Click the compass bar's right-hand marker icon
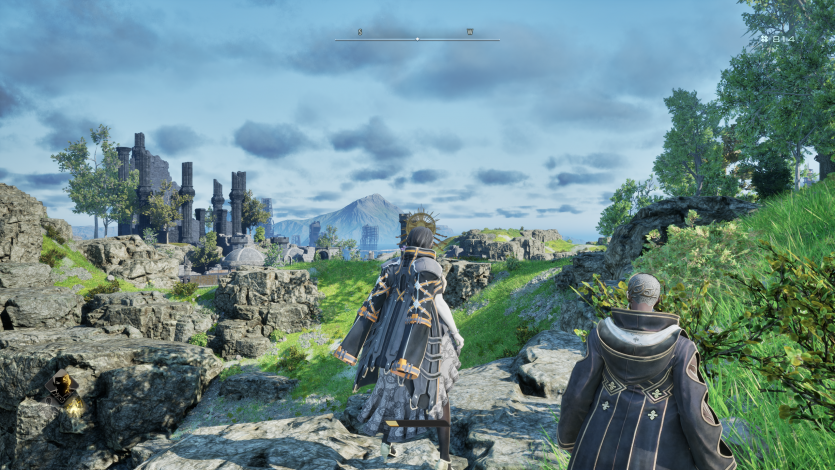The image size is (835, 470). [469, 32]
